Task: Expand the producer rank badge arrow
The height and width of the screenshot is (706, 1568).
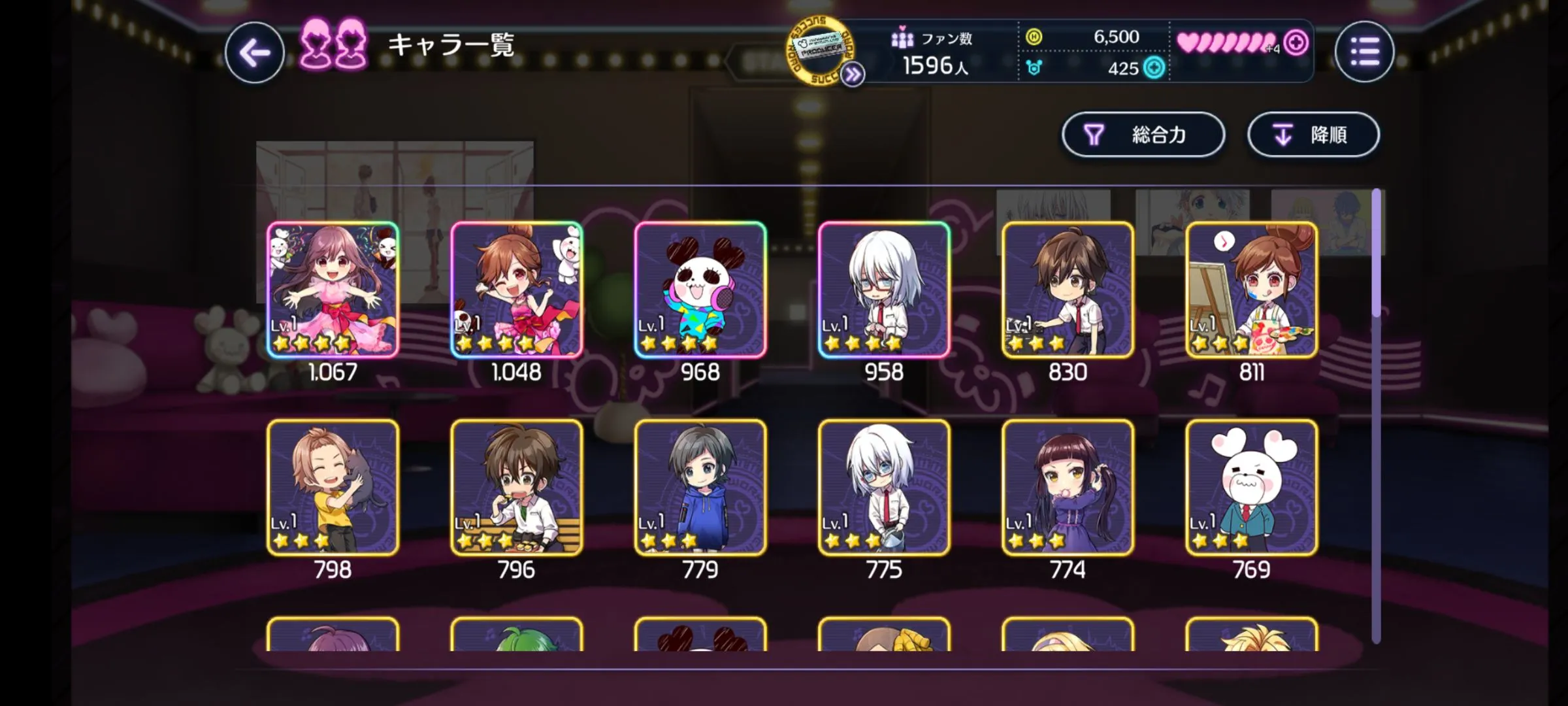Action: pyautogui.click(x=852, y=75)
